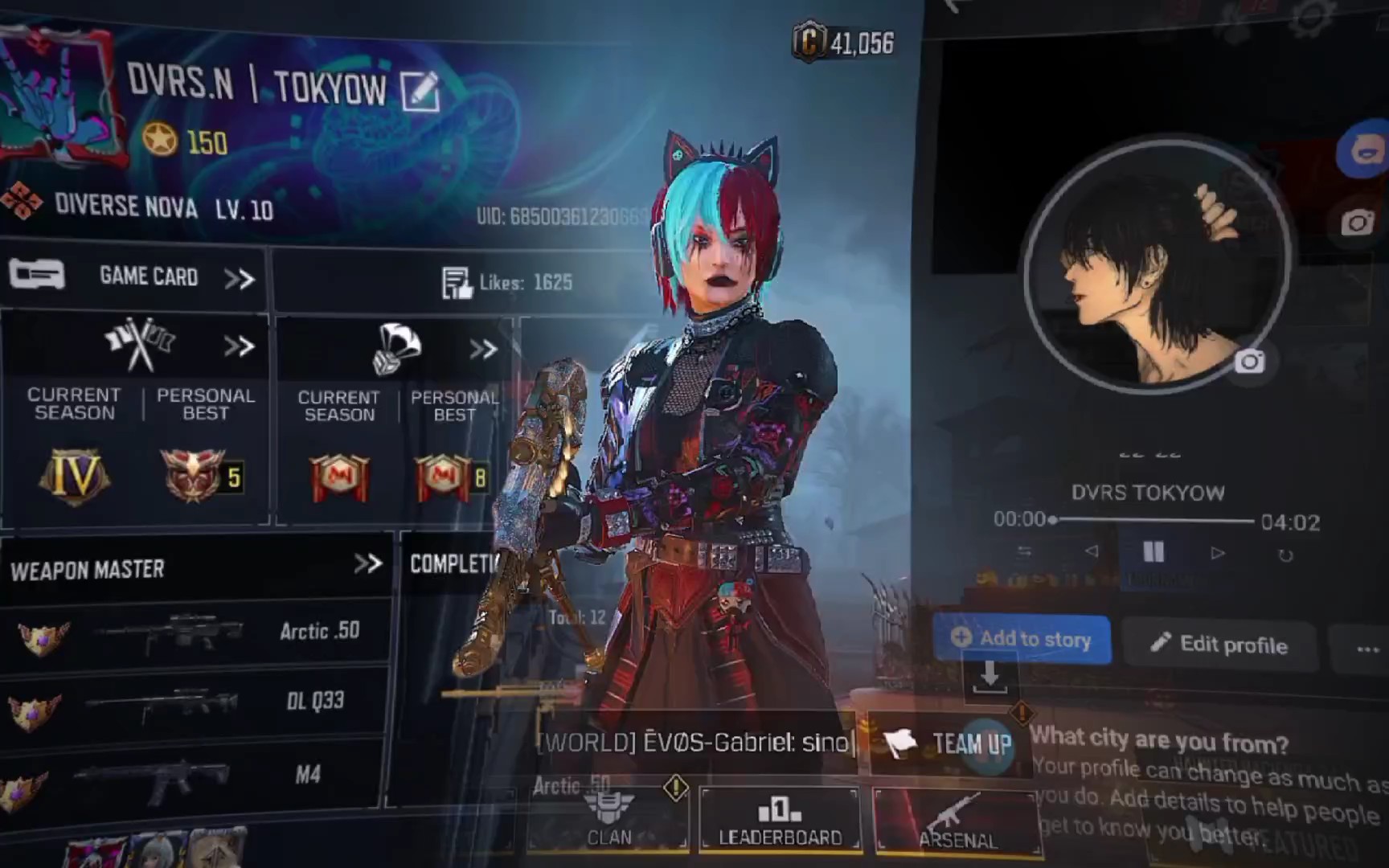Screen dimensions: 1389x868
Task: Change the profile picture via camera icon
Action: pyautogui.click(x=1249, y=362)
